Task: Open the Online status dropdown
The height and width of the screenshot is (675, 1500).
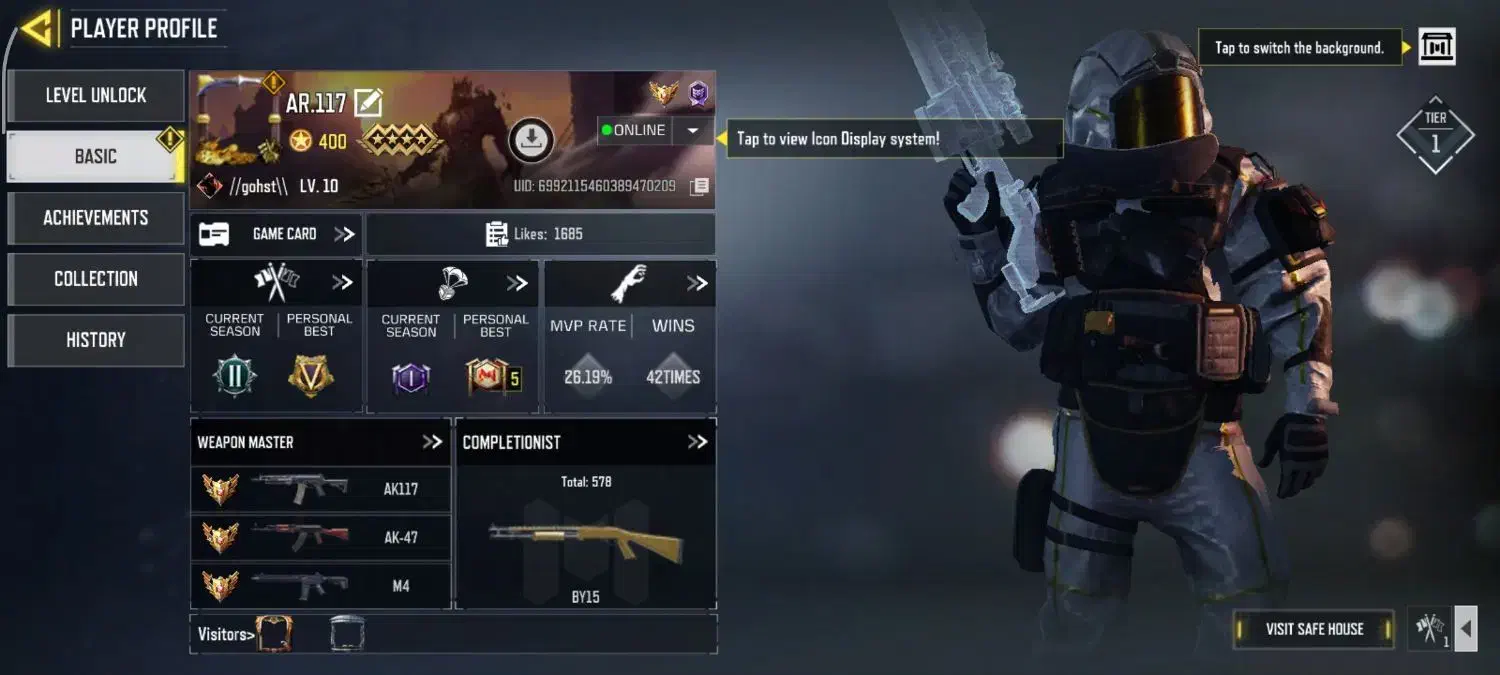Action: coord(692,131)
